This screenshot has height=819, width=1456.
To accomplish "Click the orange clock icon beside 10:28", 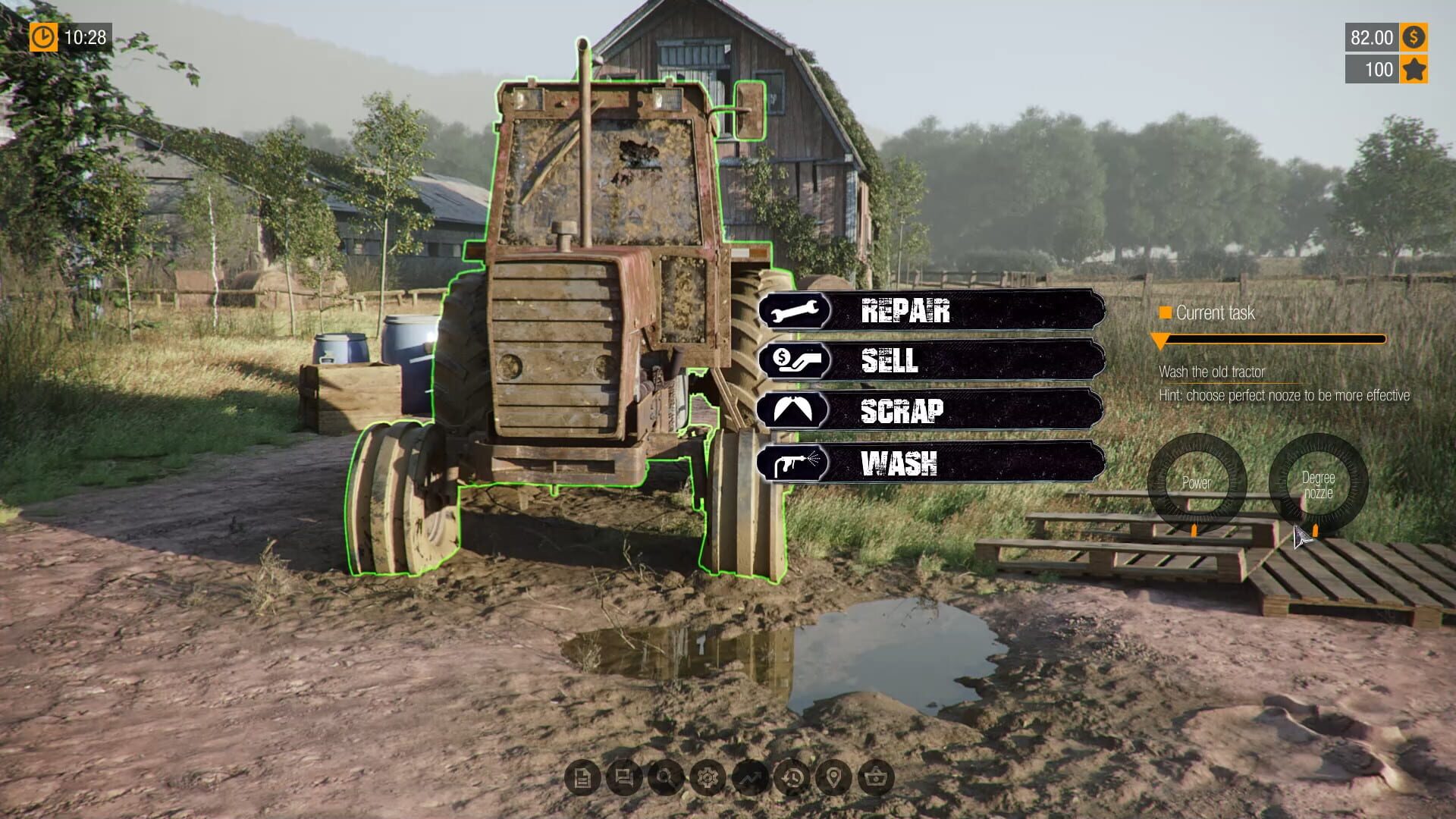I will [x=43, y=34].
